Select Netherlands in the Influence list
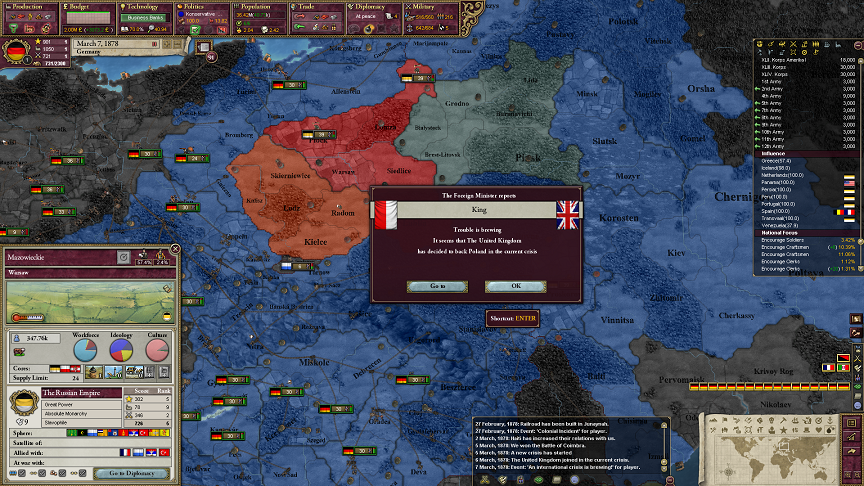864x486 pixels. pos(782,175)
